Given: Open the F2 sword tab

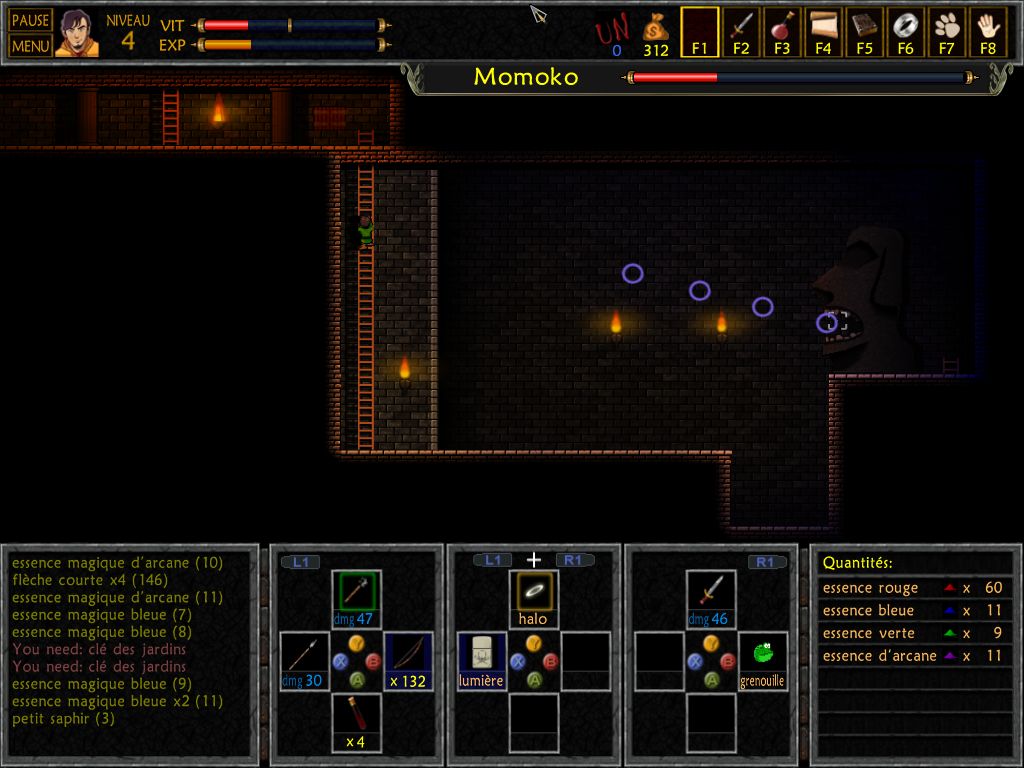Looking at the screenshot, I should (x=741, y=31).
